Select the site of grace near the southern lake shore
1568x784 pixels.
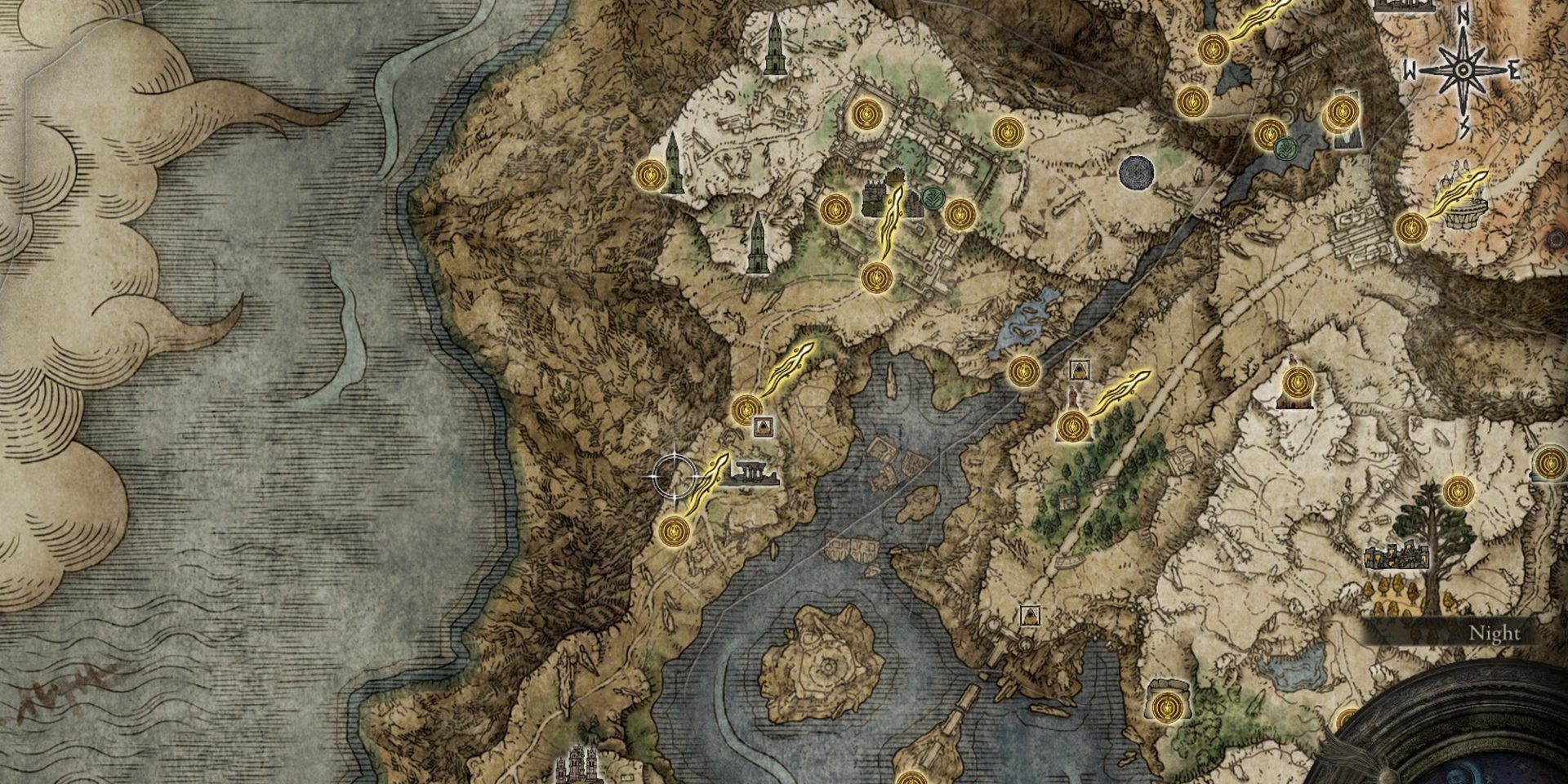(1167, 706)
